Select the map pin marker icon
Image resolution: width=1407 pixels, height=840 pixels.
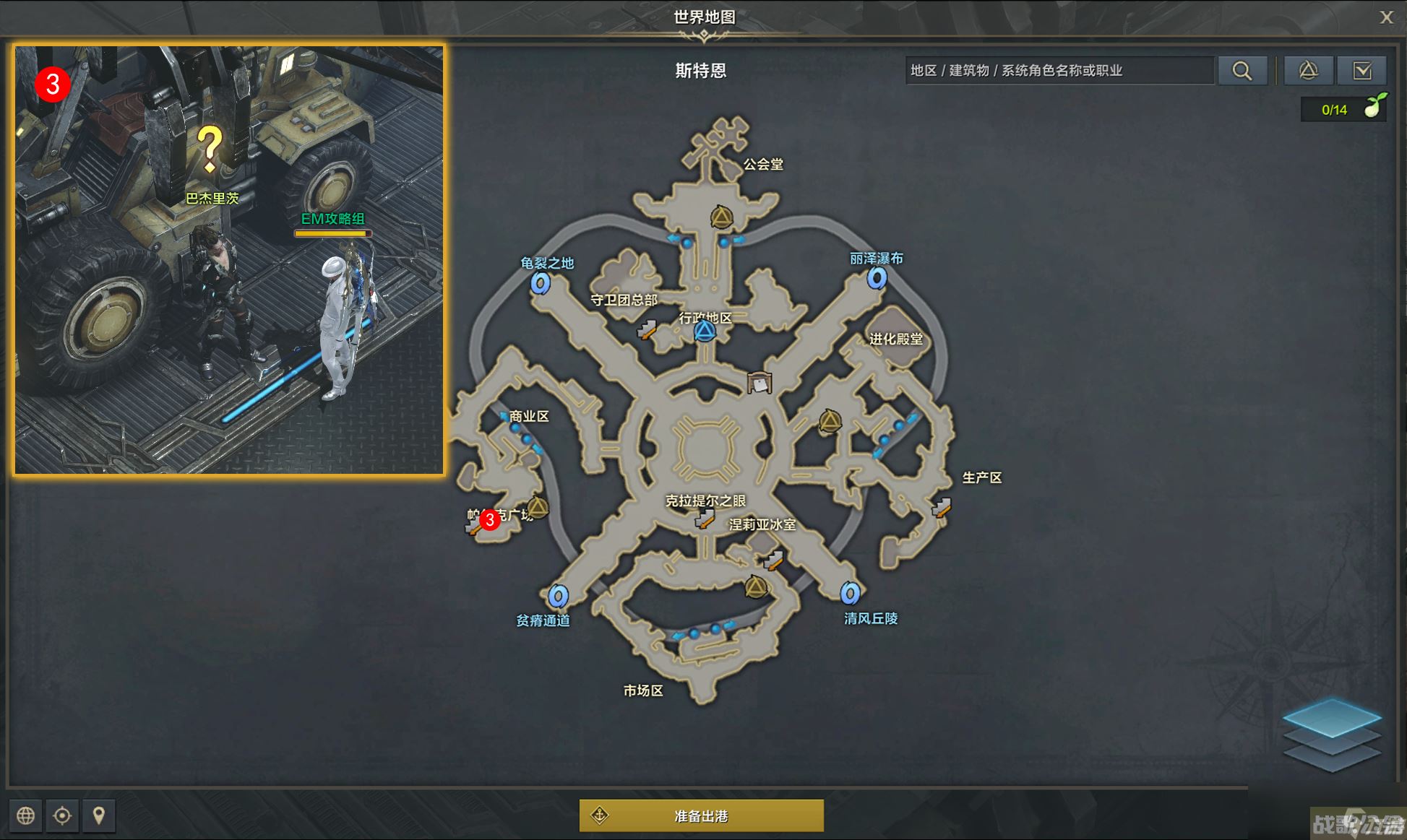click(x=99, y=815)
